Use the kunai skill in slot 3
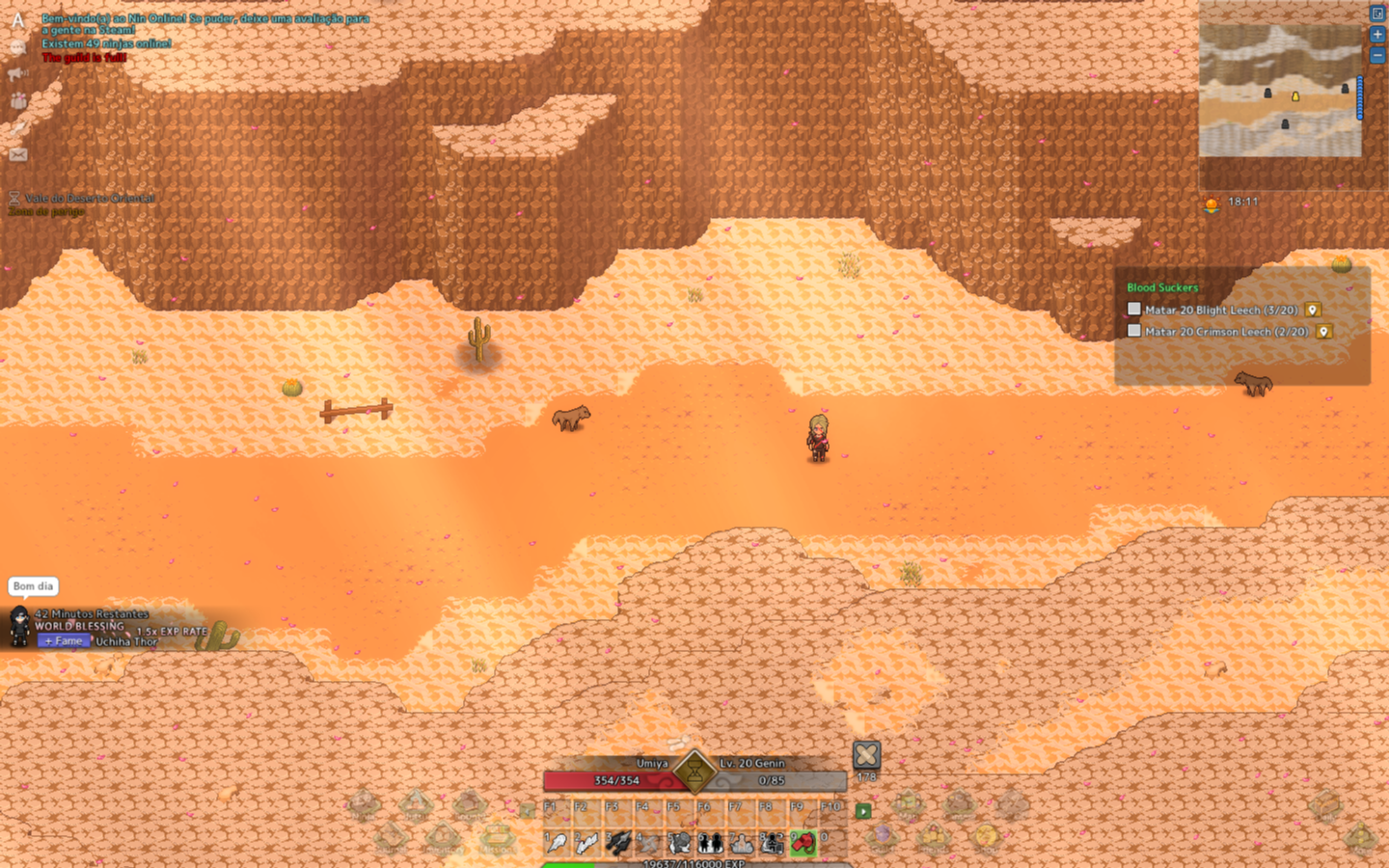Viewport: 1389px width, 868px height. pyautogui.click(x=618, y=843)
